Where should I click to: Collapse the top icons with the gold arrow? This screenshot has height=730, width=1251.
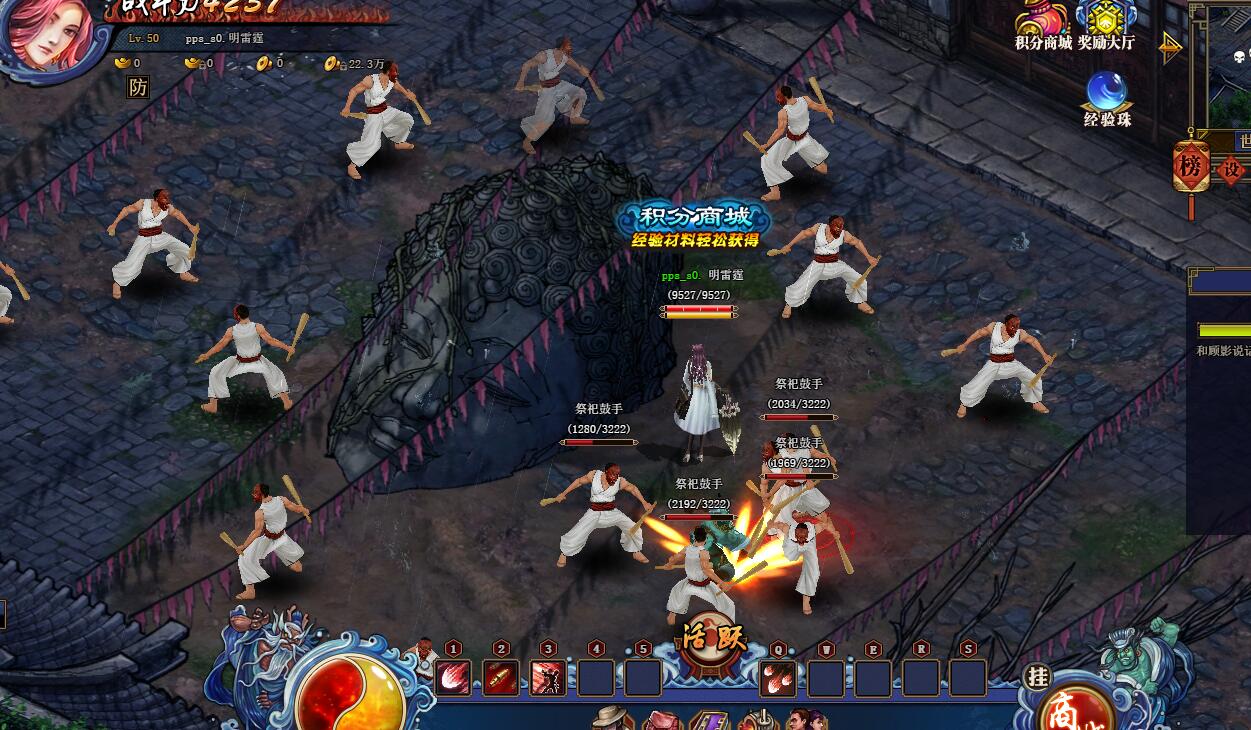click(x=1171, y=47)
